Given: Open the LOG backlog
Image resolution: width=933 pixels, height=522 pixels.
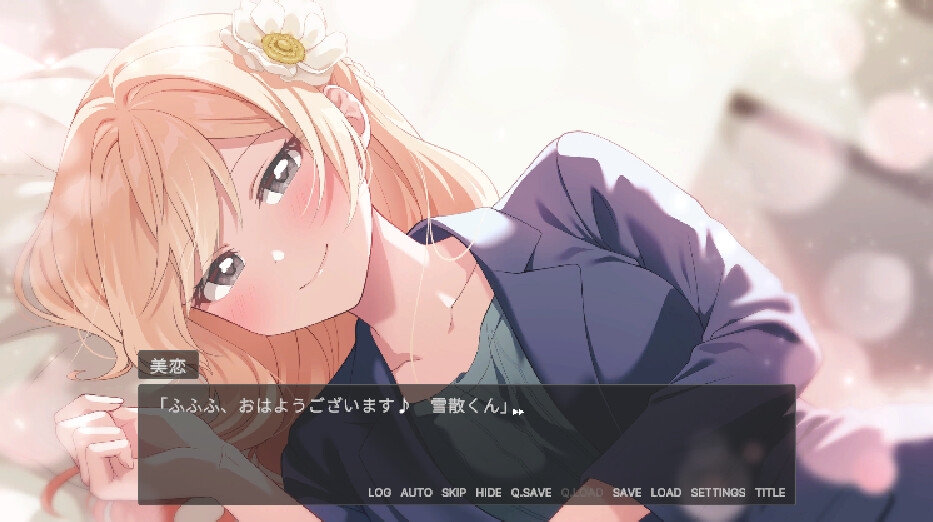Looking at the screenshot, I should (379, 493).
